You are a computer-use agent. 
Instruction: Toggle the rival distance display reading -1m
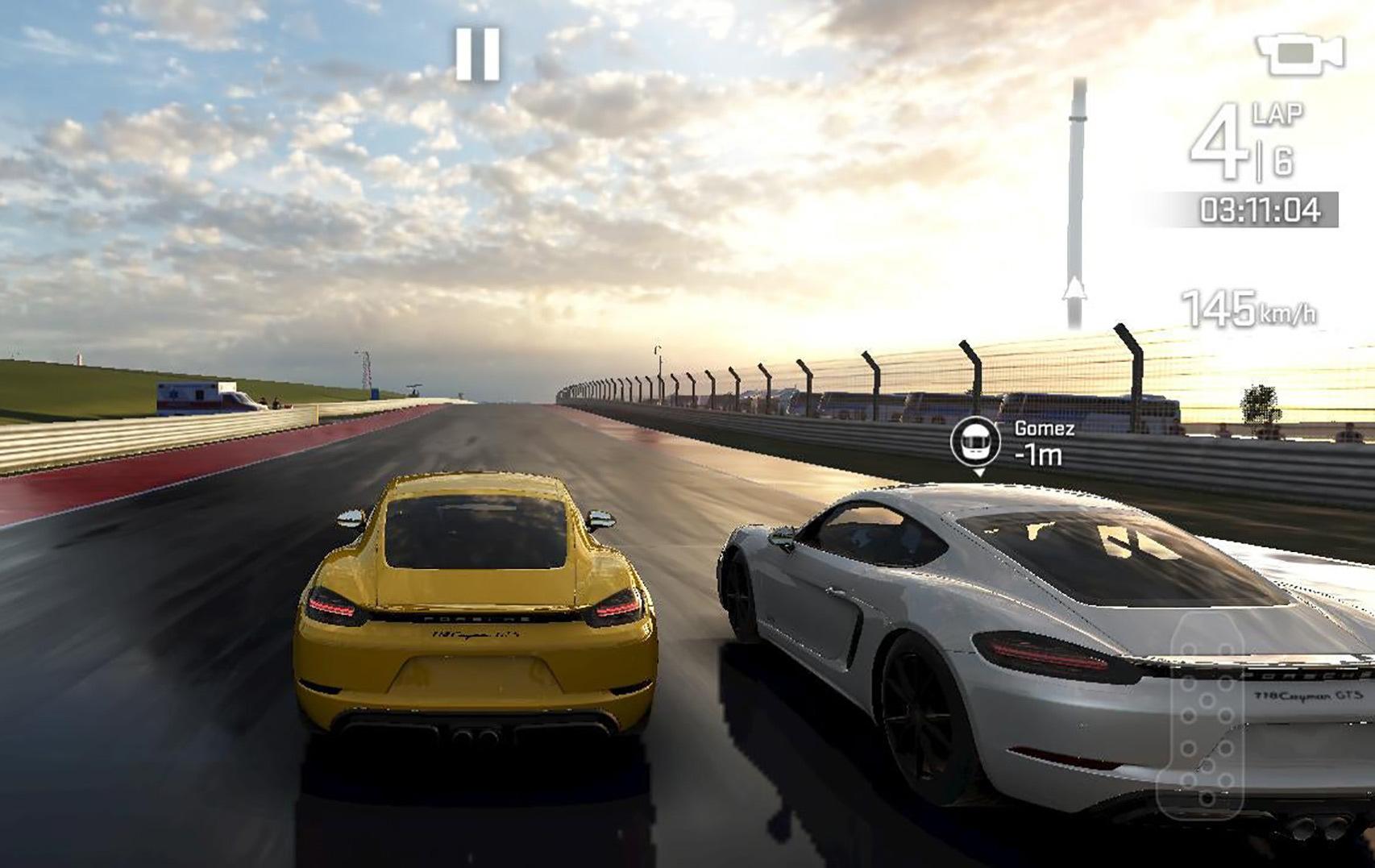[x=1038, y=455]
